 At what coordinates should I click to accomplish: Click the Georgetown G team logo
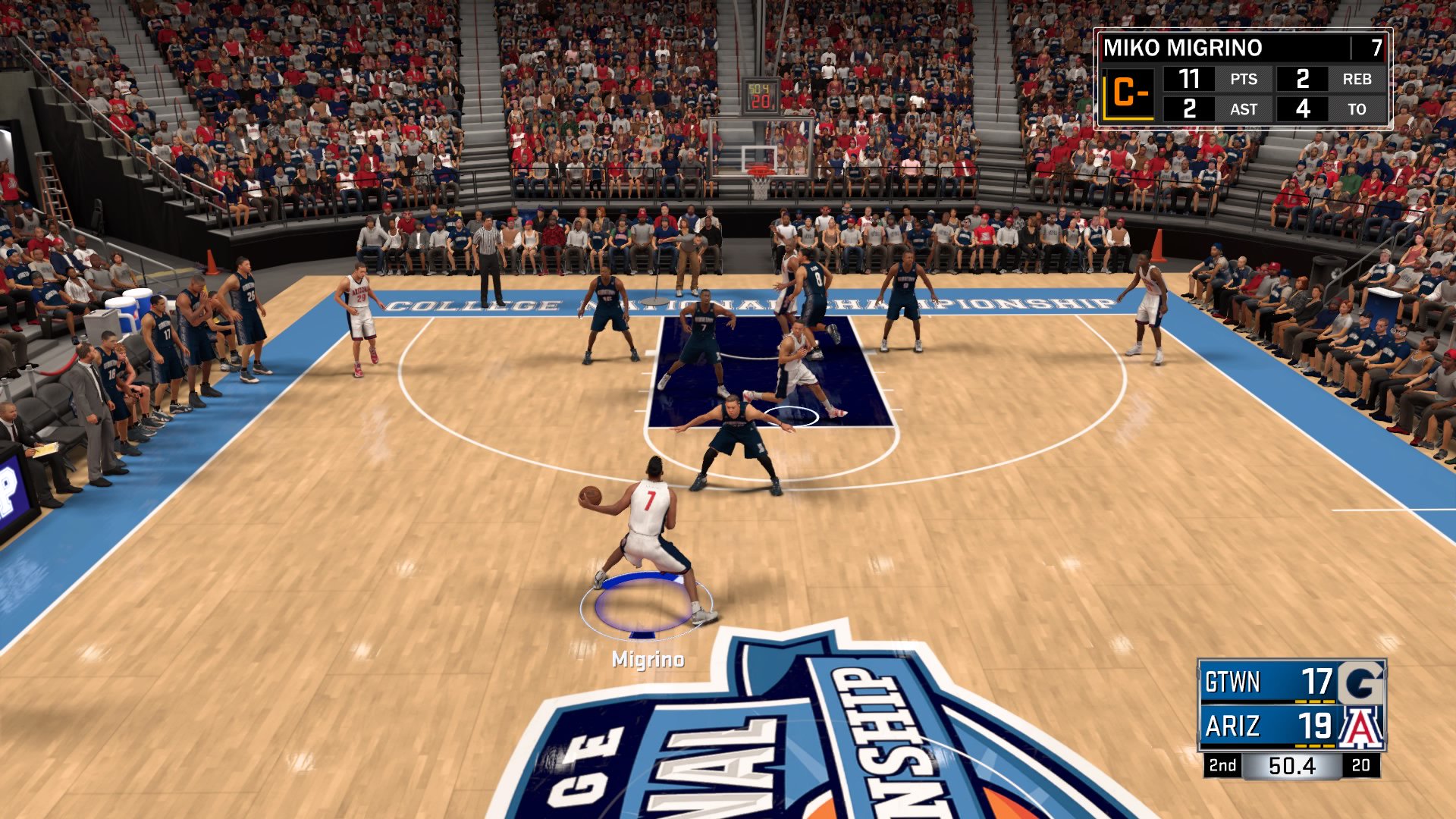point(1361,682)
